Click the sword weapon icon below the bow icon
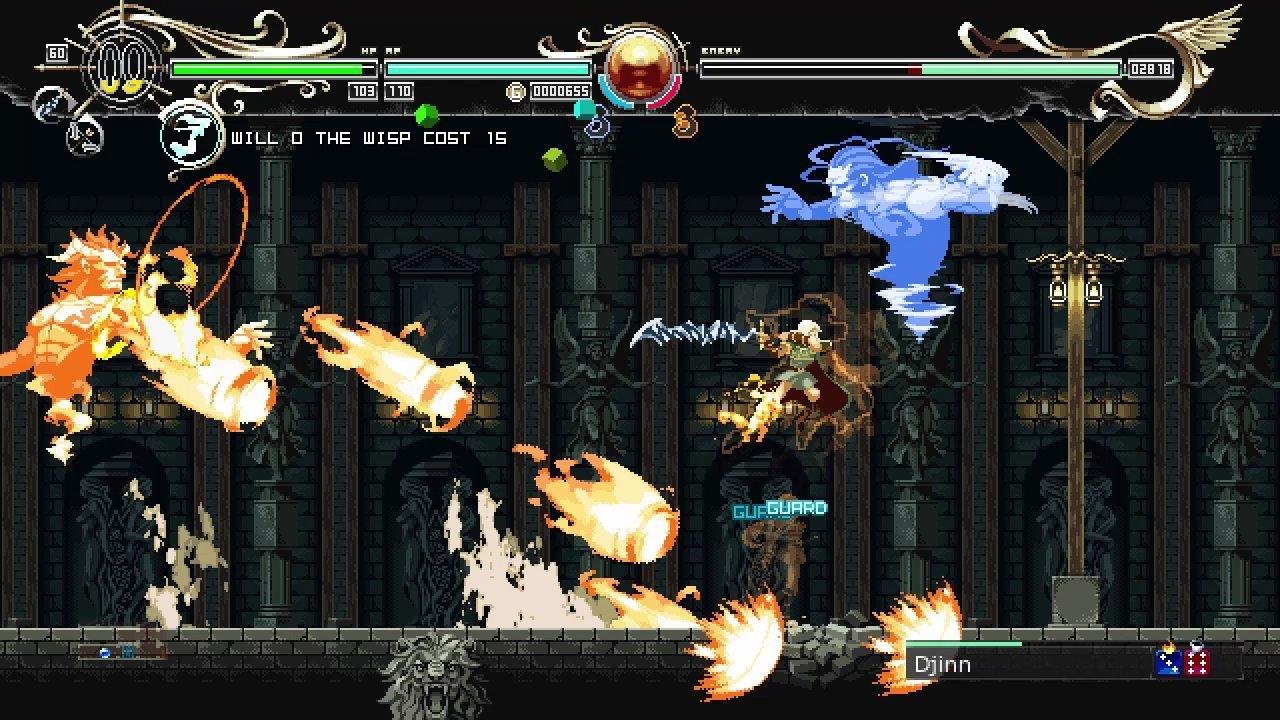The height and width of the screenshot is (720, 1280). click(83, 136)
